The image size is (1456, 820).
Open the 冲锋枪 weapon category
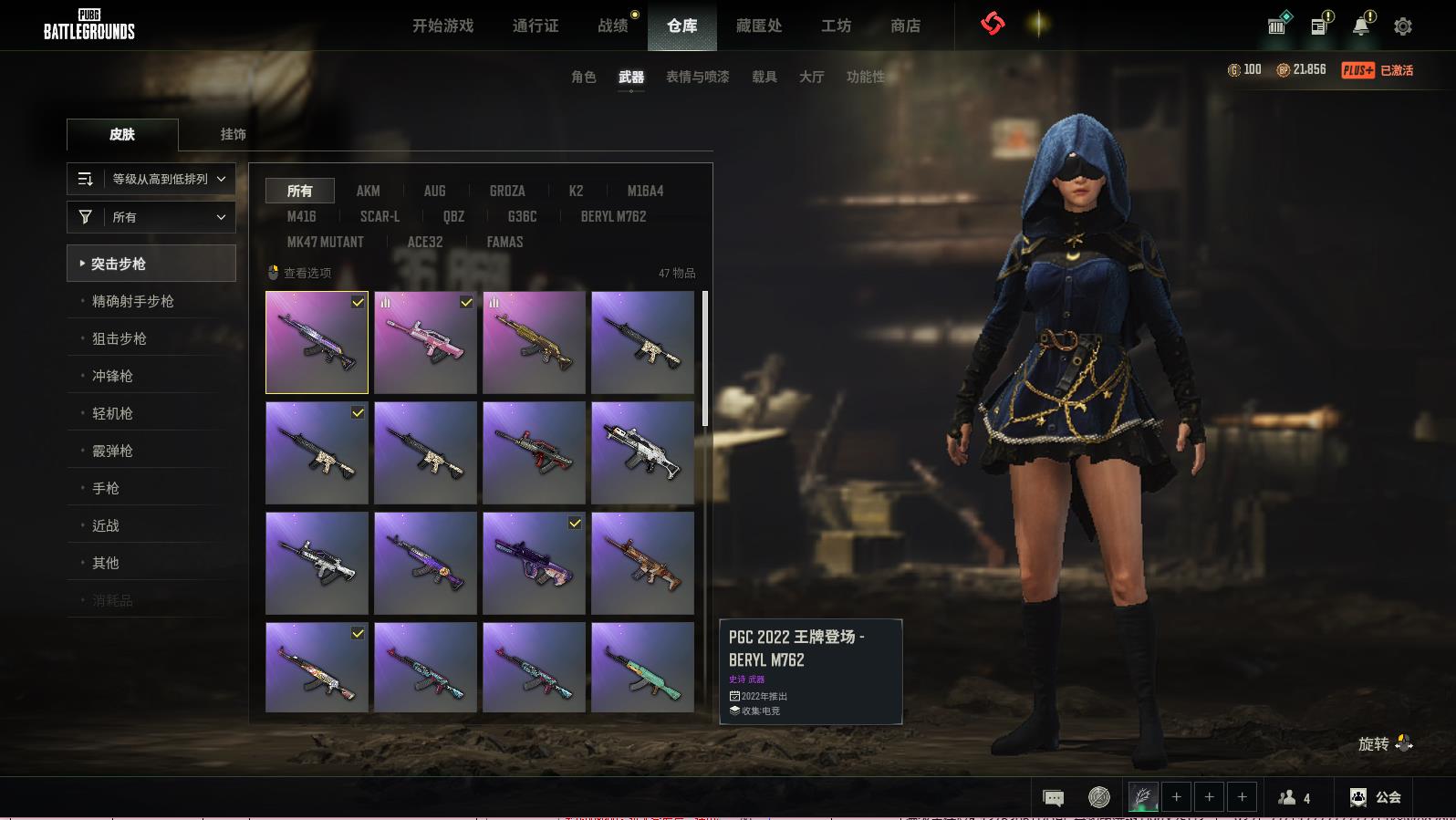[112, 376]
